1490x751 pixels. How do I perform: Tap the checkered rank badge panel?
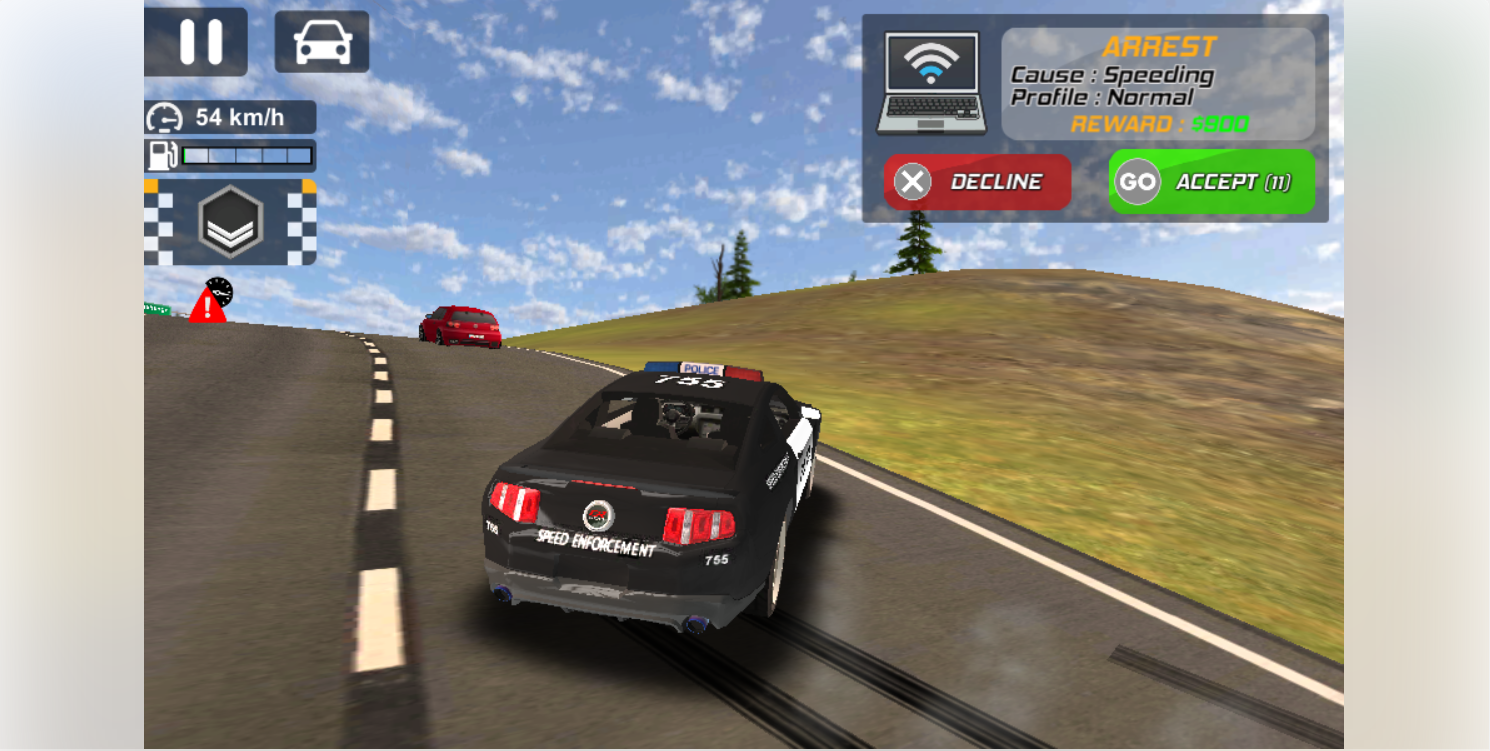230,222
